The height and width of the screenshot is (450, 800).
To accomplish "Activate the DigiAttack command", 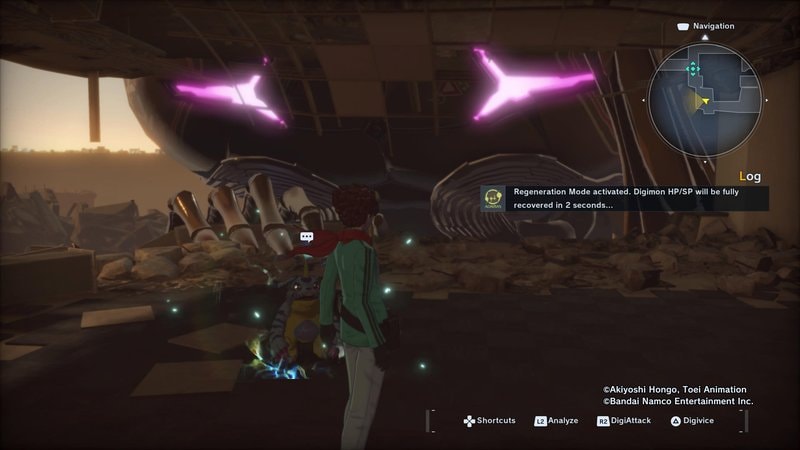I will [624, 421].
